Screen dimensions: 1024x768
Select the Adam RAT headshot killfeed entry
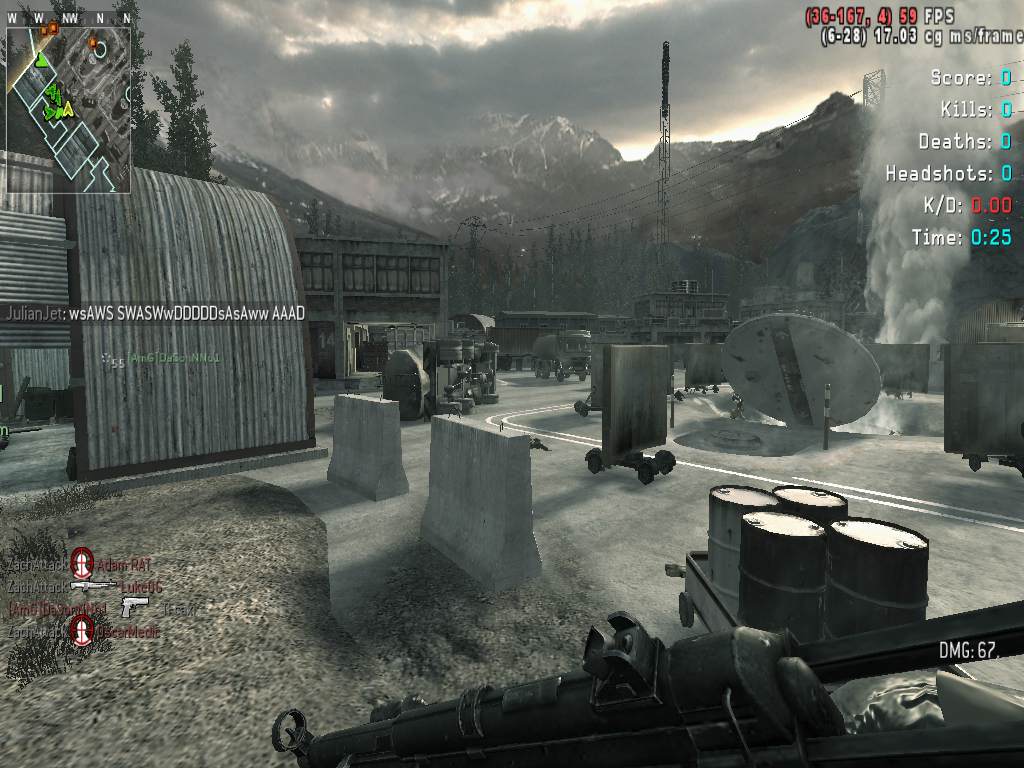[x=82, y=564]
